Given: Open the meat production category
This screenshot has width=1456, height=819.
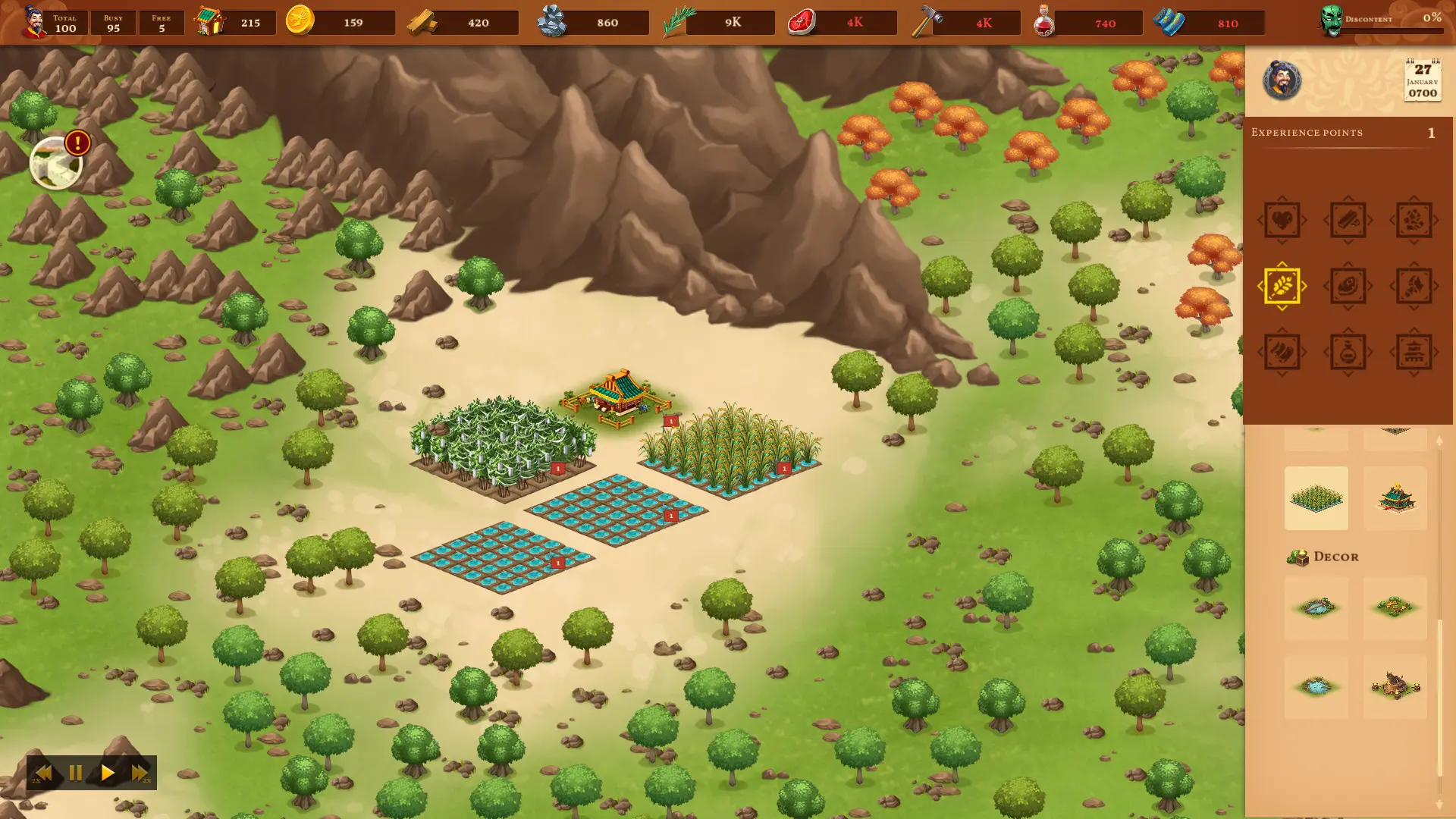Looking at the screenshot, I should [1349, 285].
